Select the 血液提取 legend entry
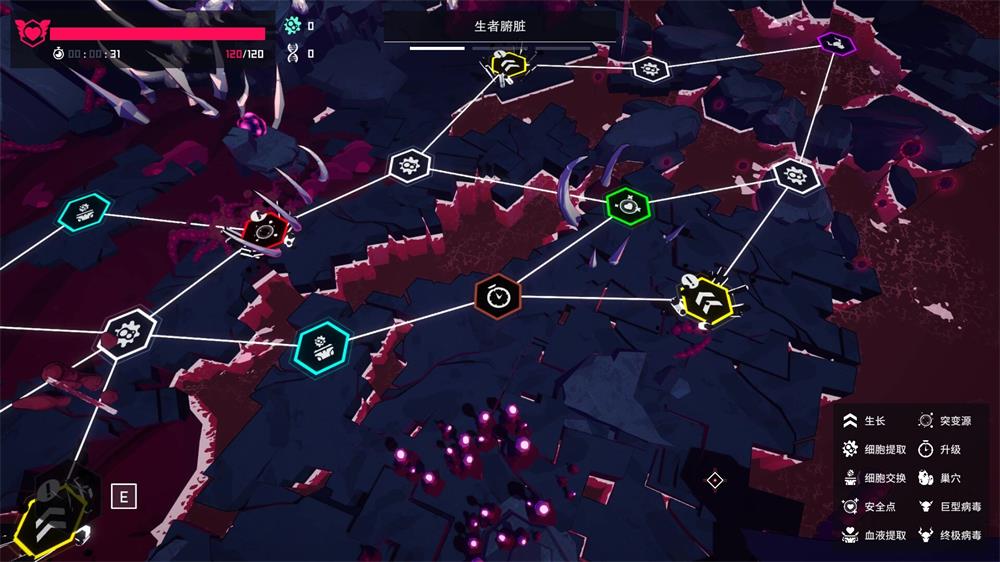Image resolution: width=1000 pixels, height=562 pixels. point(874,535)
